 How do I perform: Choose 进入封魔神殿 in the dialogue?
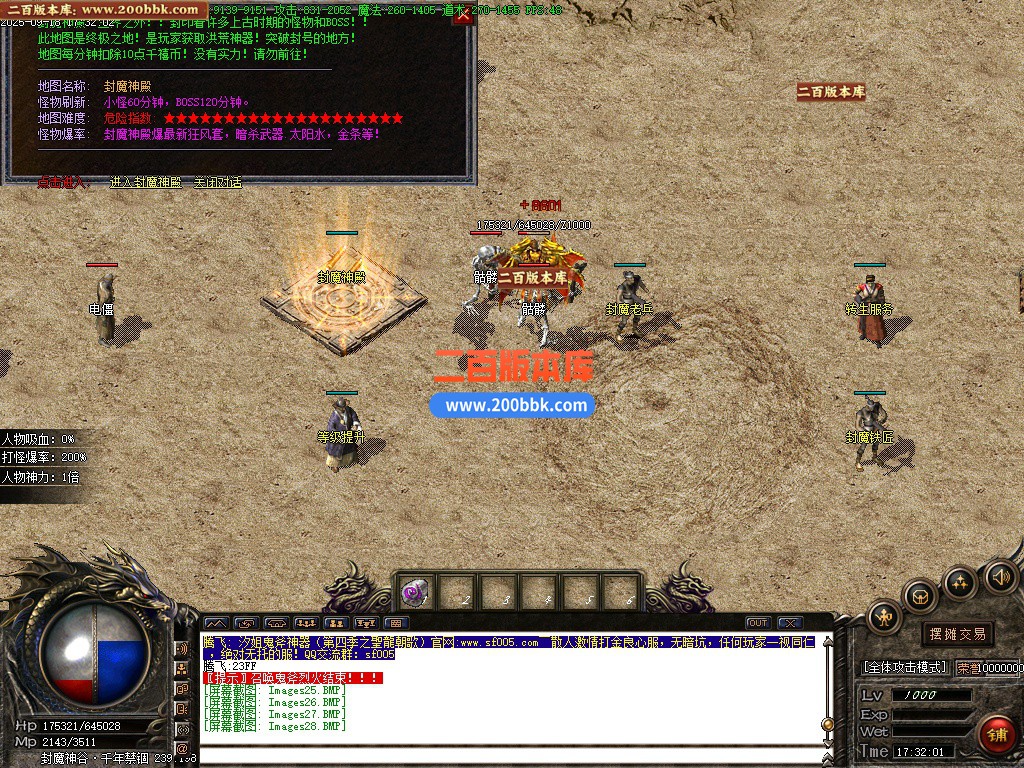pyautogui.click(x=146, y=183)
